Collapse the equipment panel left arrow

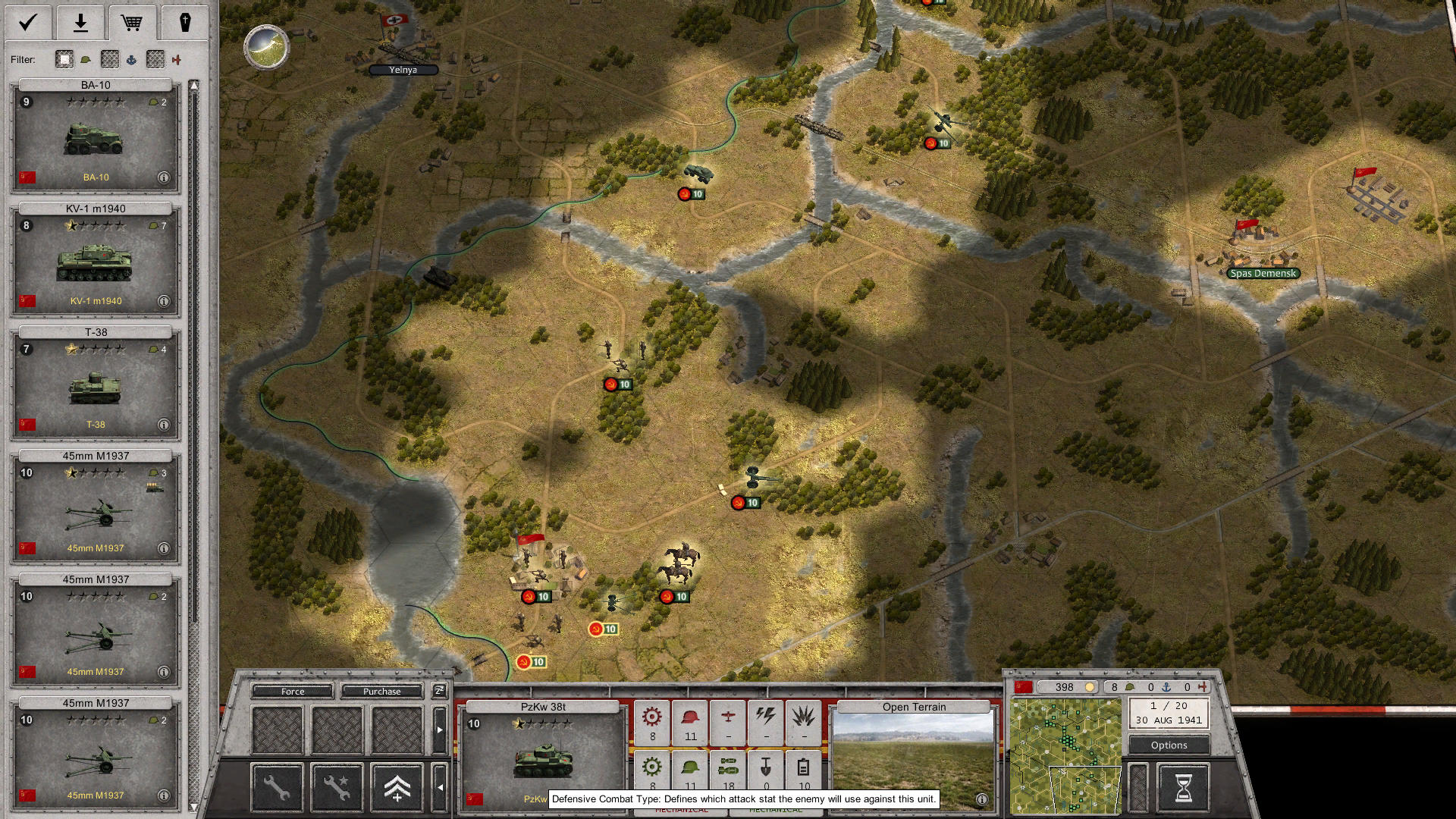pyautogui.click(x=441, y=787)
